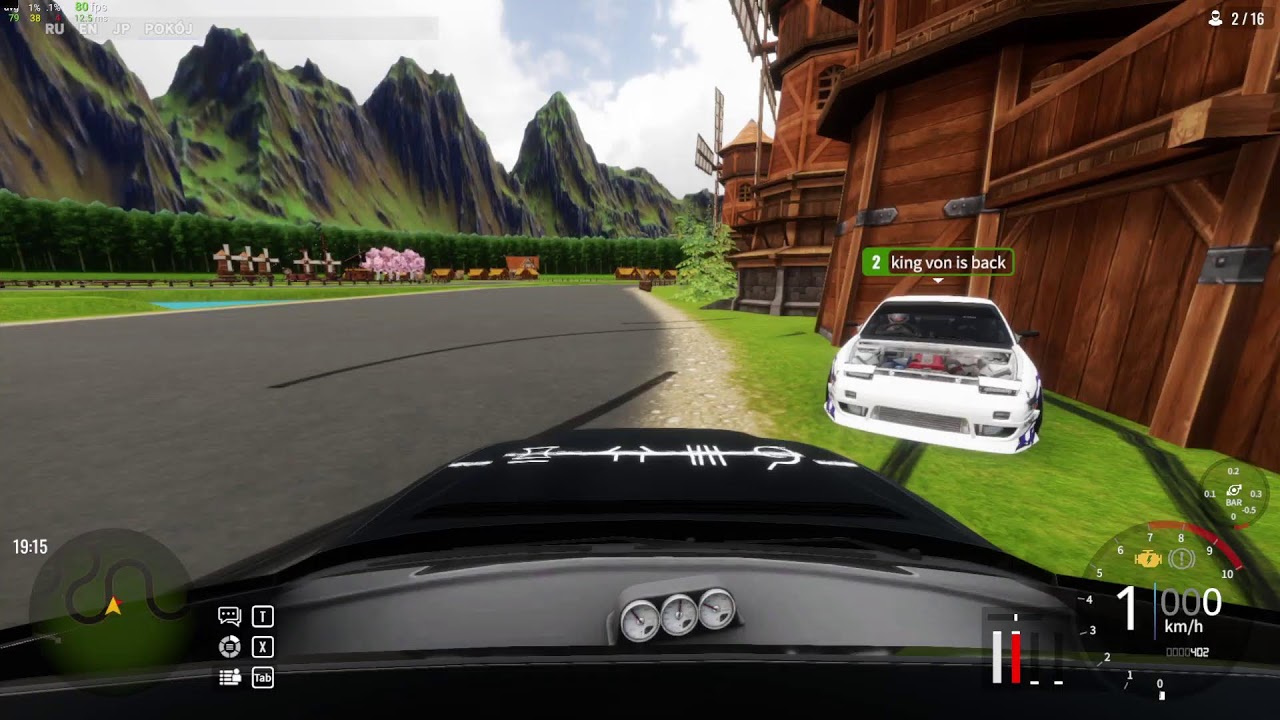The width and height of the screenshot is (1280, 720).
Task: Open the radial wheel menu icon
Action: [x=230, y=647]
